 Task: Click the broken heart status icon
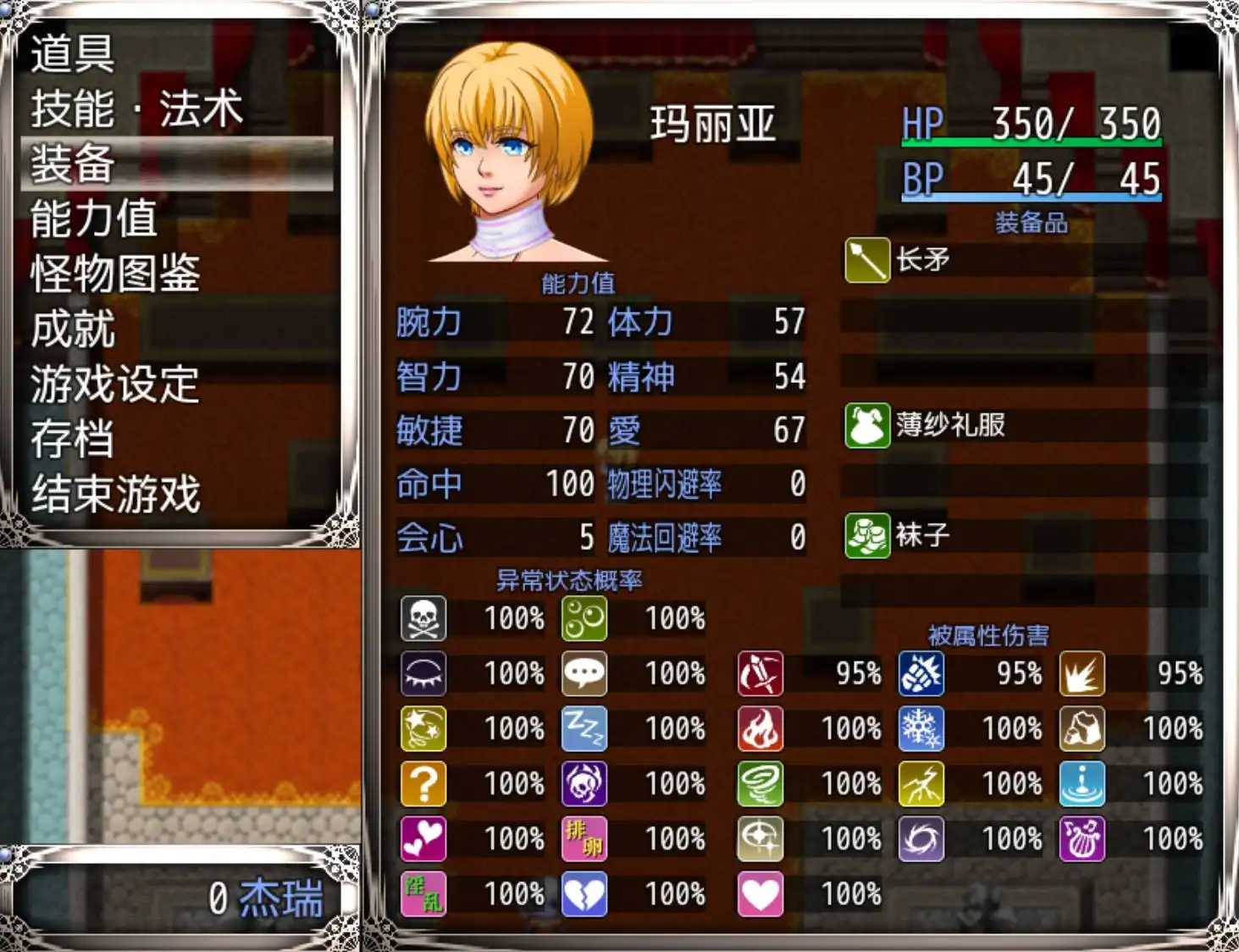[584, 894]
